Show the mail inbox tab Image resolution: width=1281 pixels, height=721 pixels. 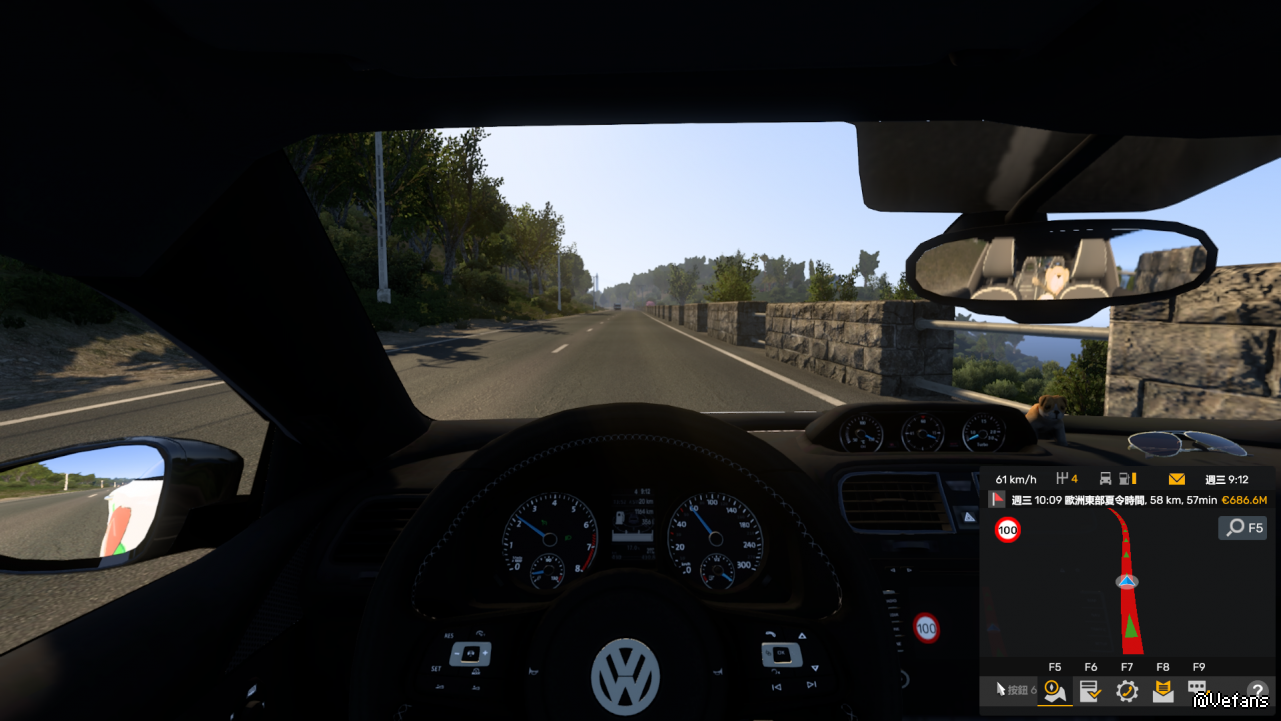pos(1163,690)
